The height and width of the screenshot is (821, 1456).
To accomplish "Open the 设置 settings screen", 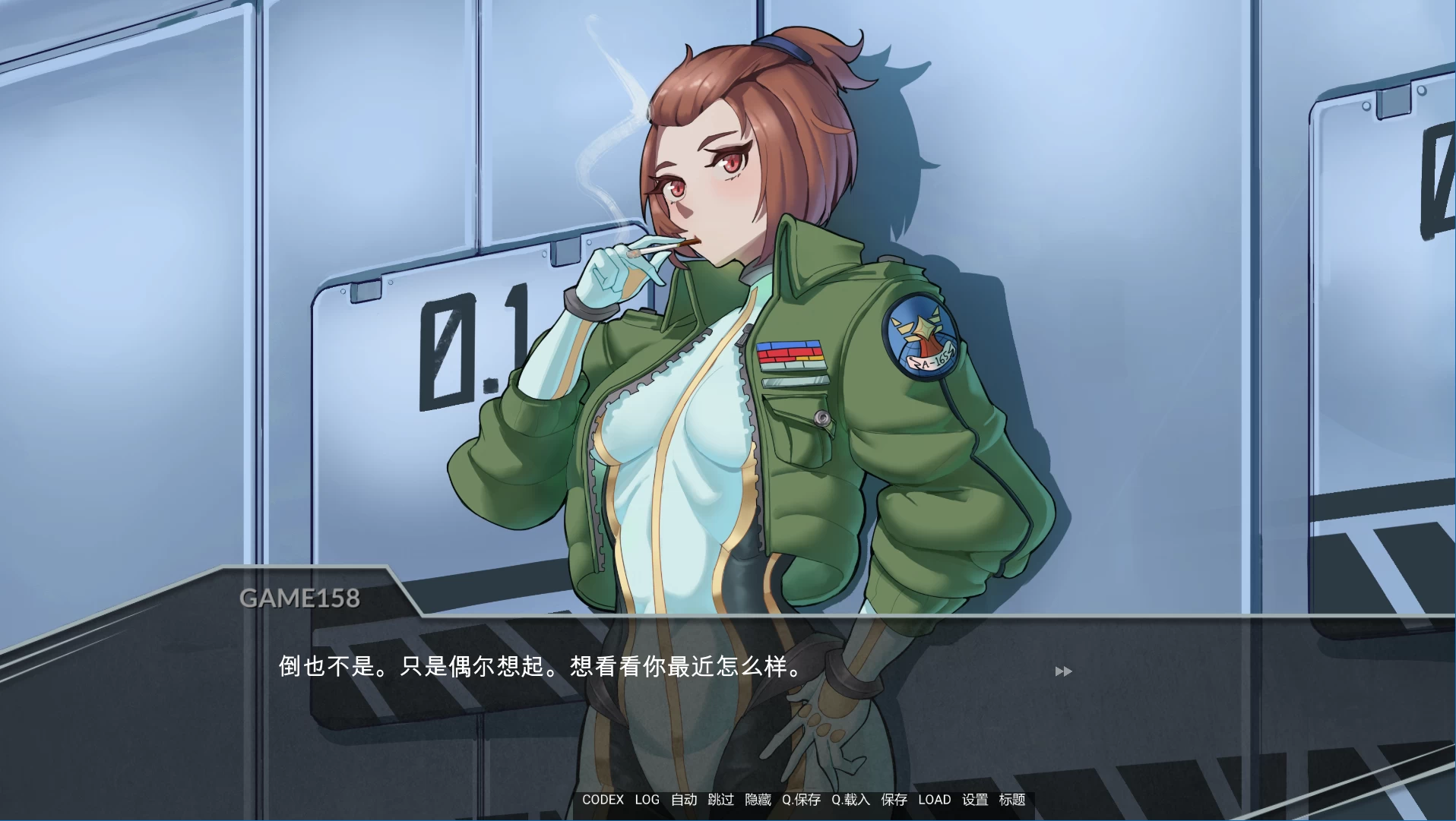I will click(x=973, y=800).
